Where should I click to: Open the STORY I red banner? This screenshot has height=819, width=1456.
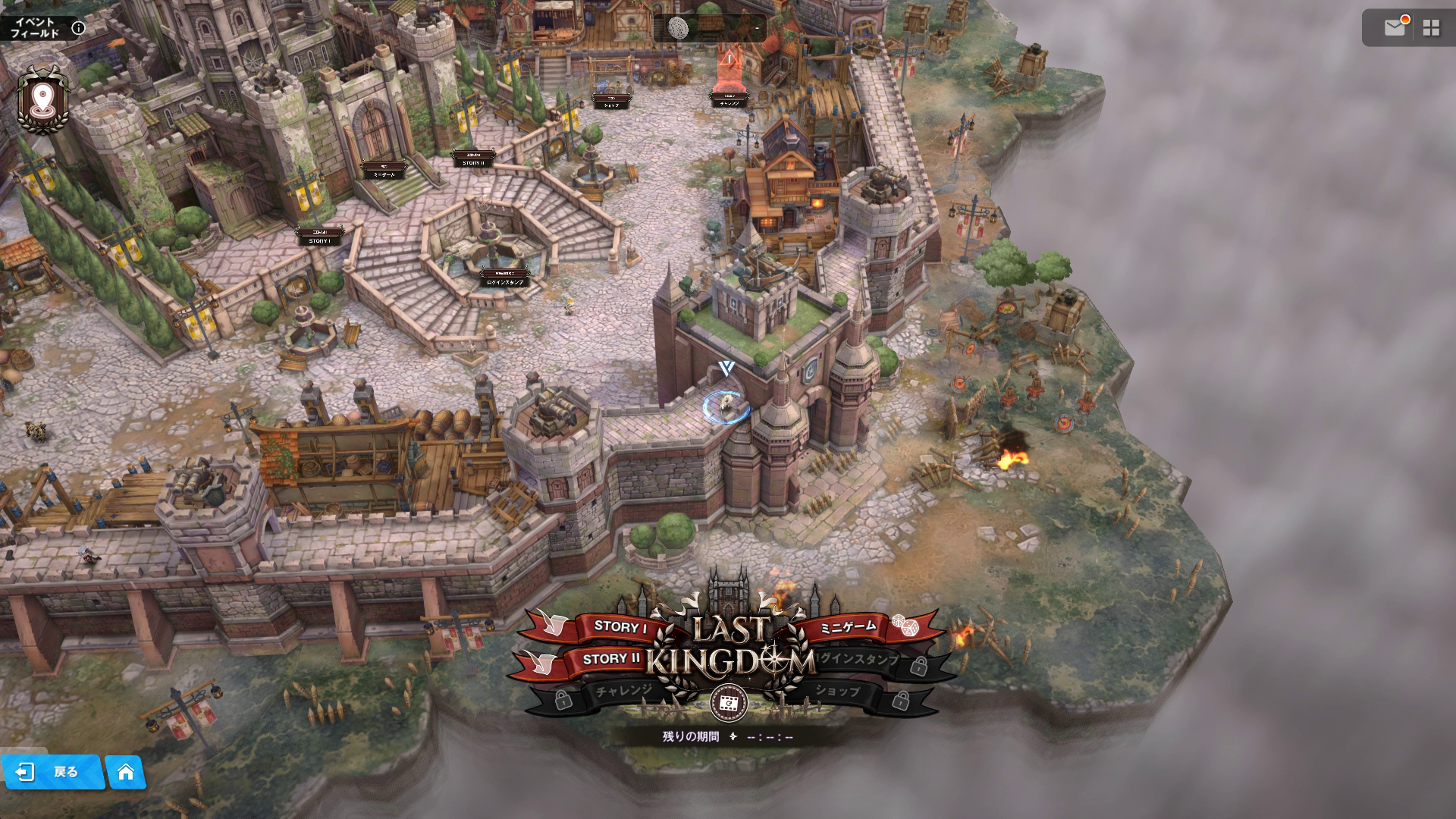620,626
